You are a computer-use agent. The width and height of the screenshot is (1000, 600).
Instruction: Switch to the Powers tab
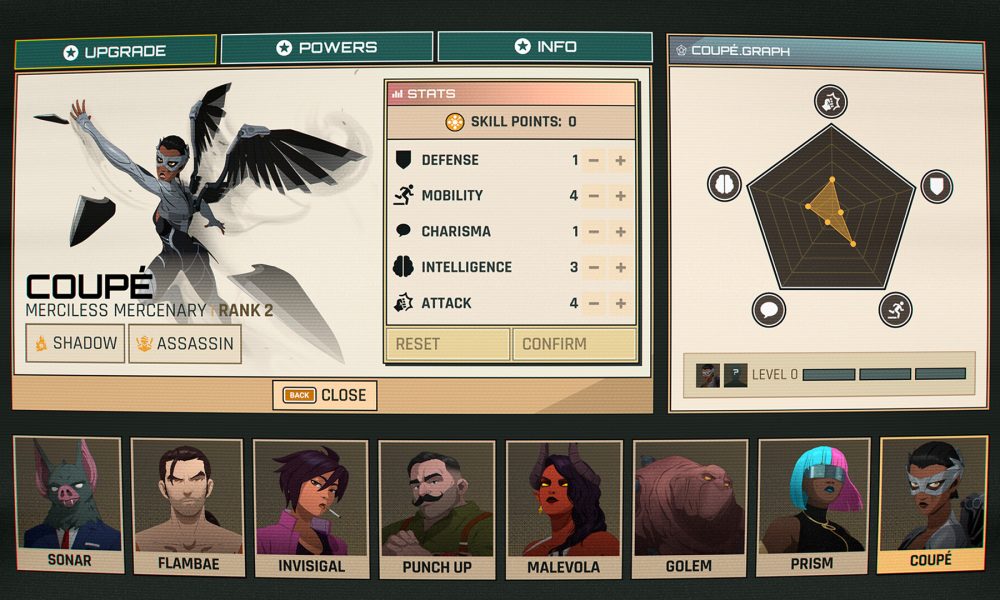click(326, 47)
